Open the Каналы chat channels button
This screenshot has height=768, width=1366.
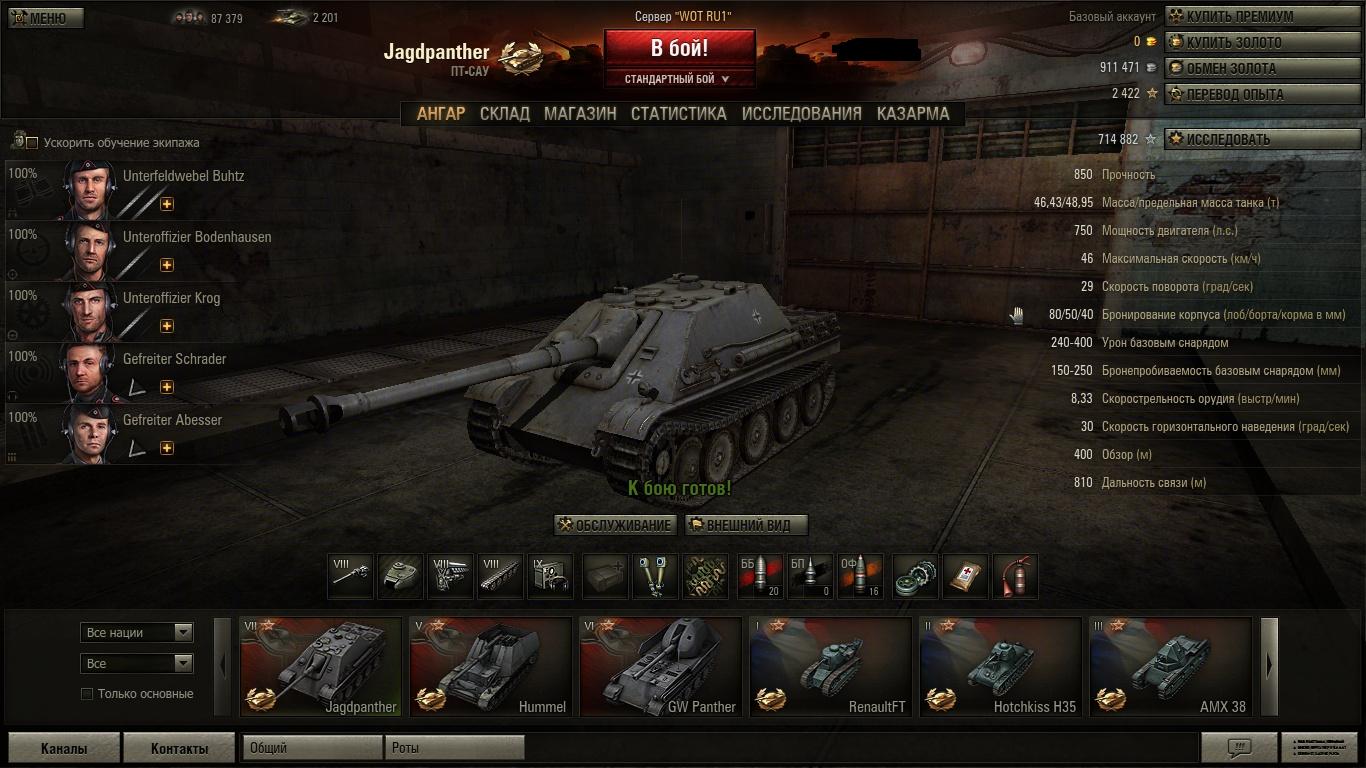tap(64, 748)
